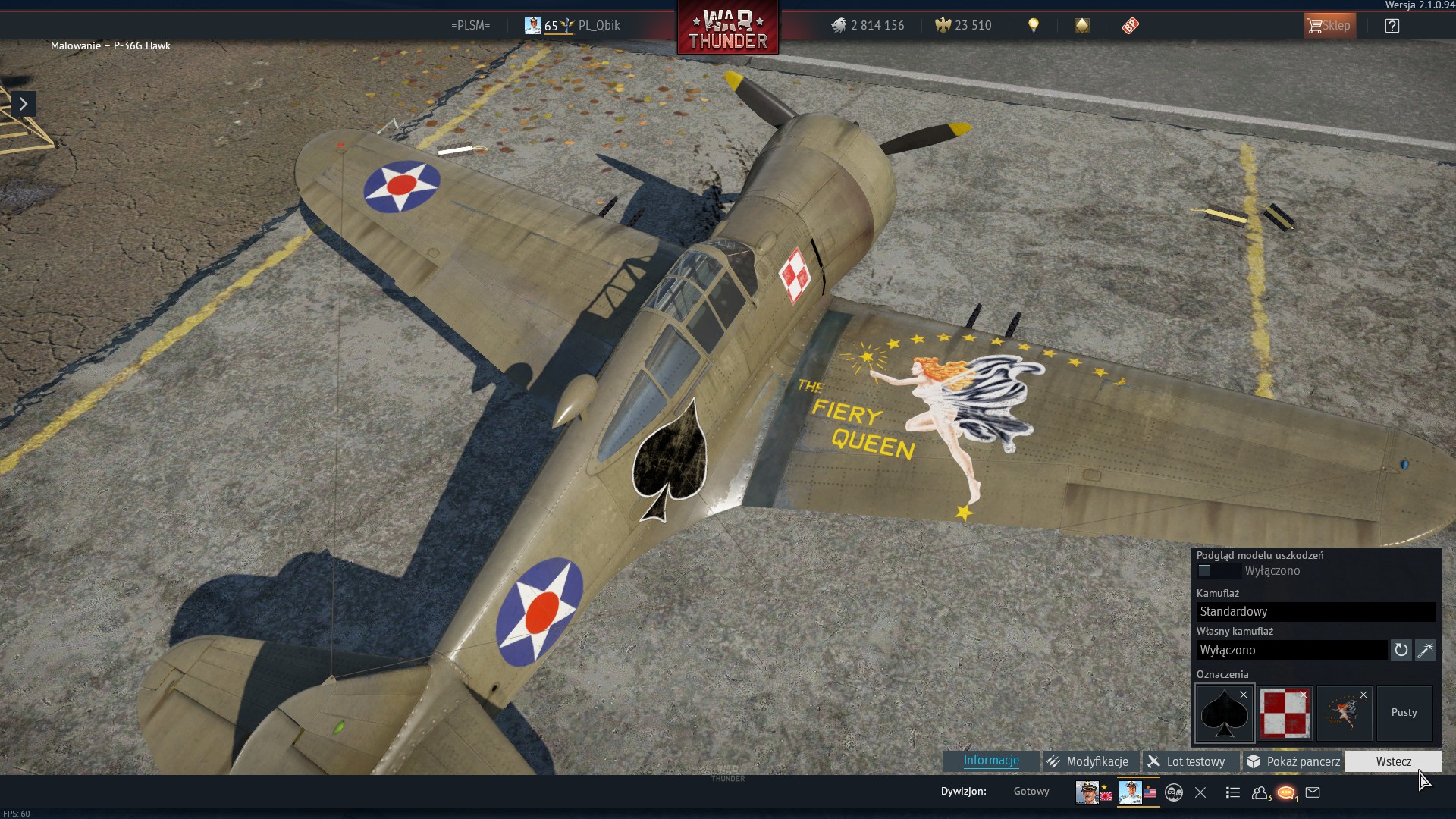This screenshot has width=1456, height=819.
Task: Expand the side panel with the arrow
Action: [24, 104]
